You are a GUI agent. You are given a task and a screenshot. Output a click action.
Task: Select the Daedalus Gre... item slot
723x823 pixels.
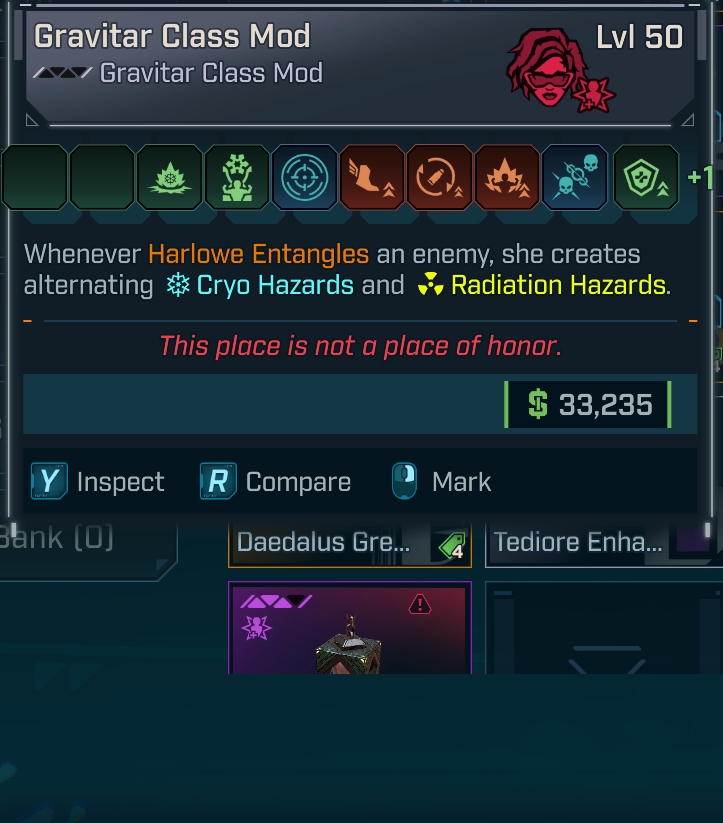tap(350, 545)
